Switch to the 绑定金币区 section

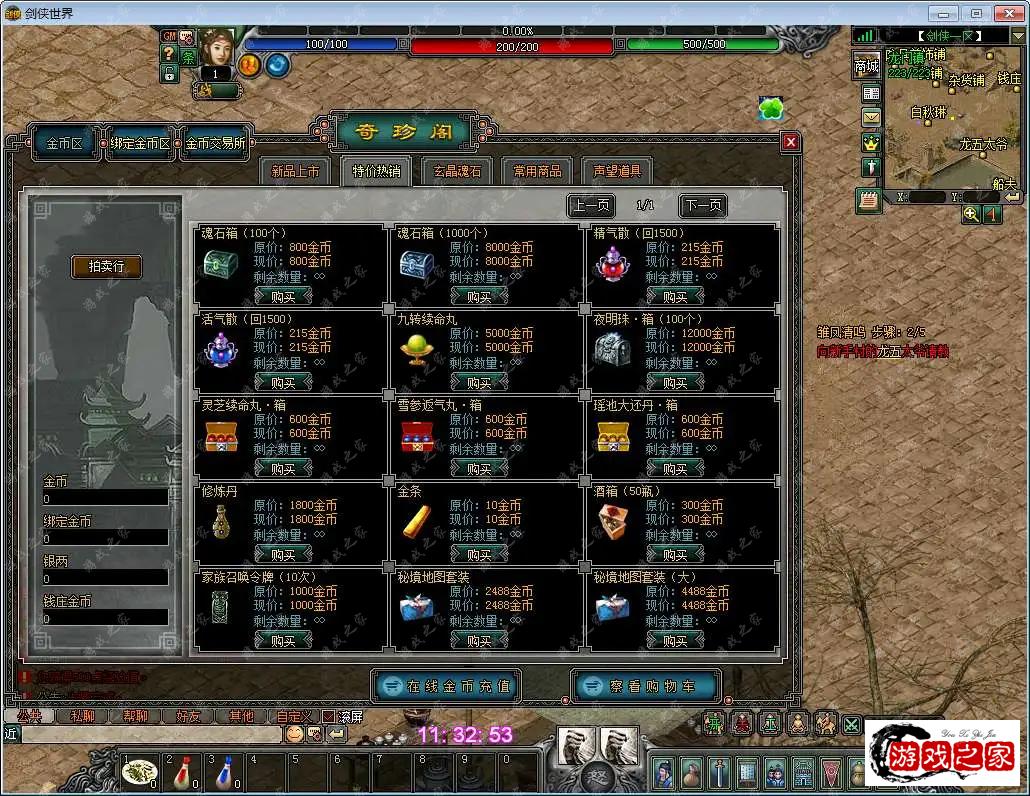pos(141,143)
